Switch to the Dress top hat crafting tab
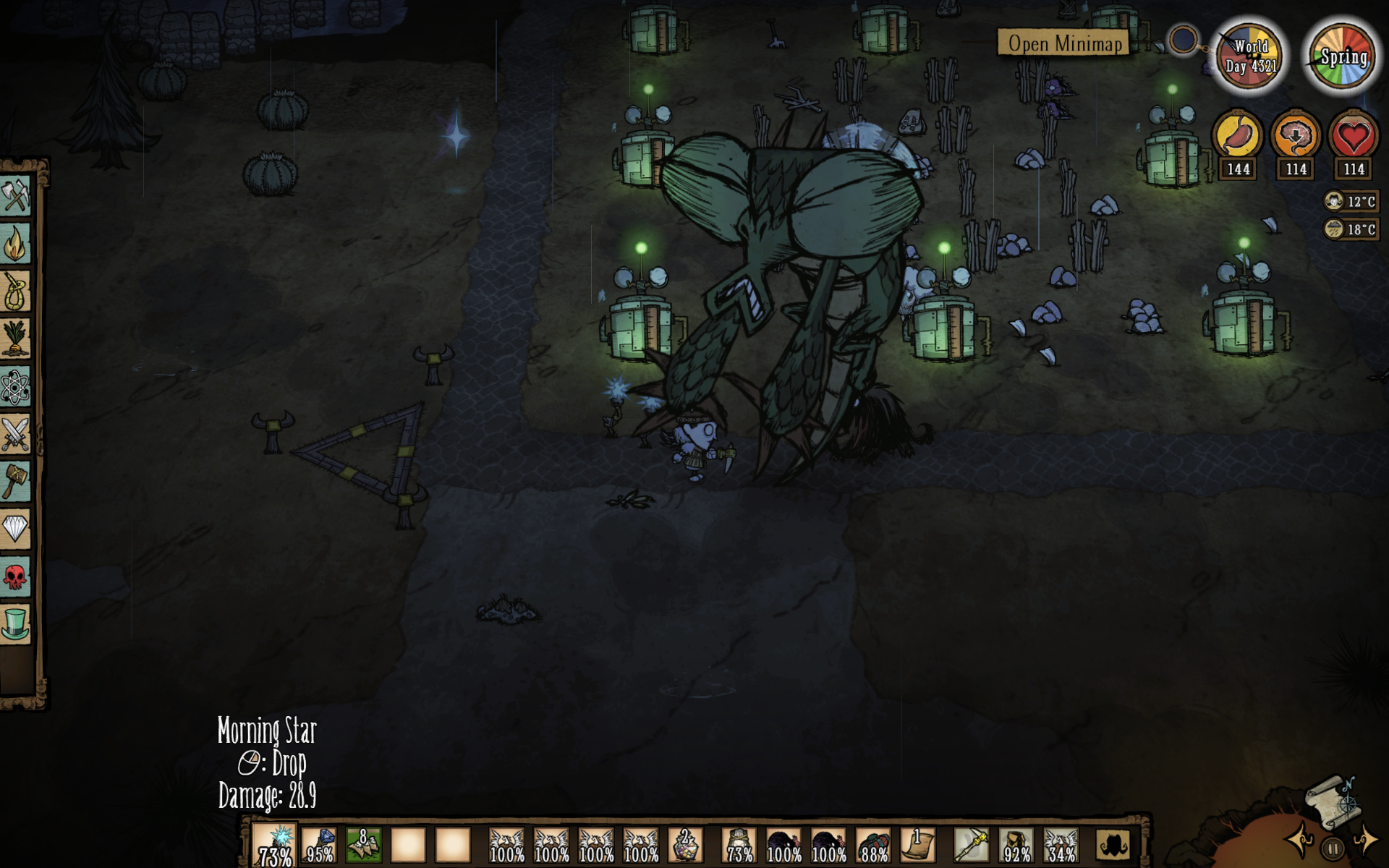 pyautogui.click(x=15, y=624)
